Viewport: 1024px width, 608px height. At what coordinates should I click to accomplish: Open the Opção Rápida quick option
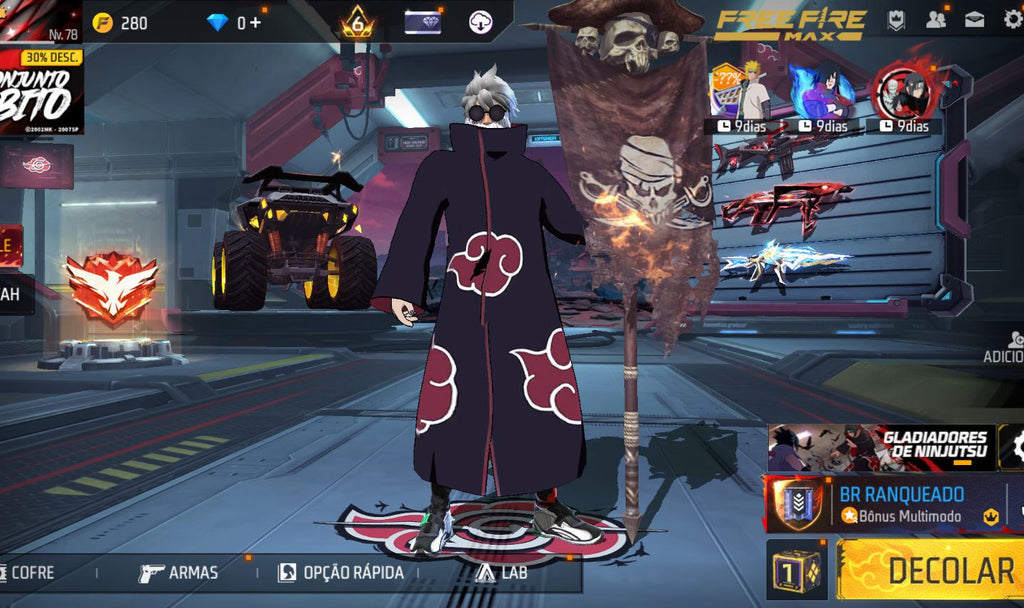tap(341, 573)
